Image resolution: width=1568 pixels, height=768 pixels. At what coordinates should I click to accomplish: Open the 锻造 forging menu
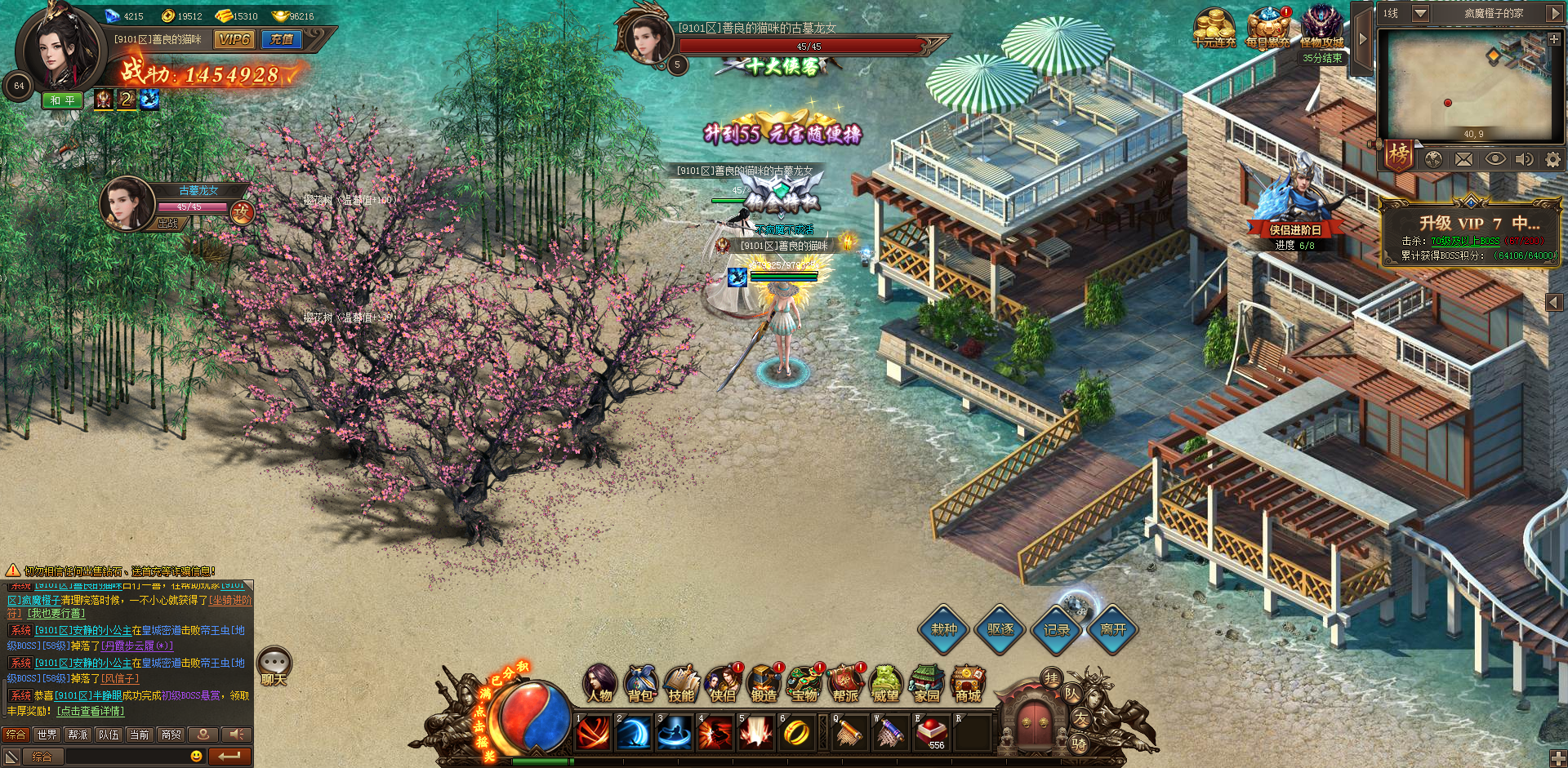[764, 684]
